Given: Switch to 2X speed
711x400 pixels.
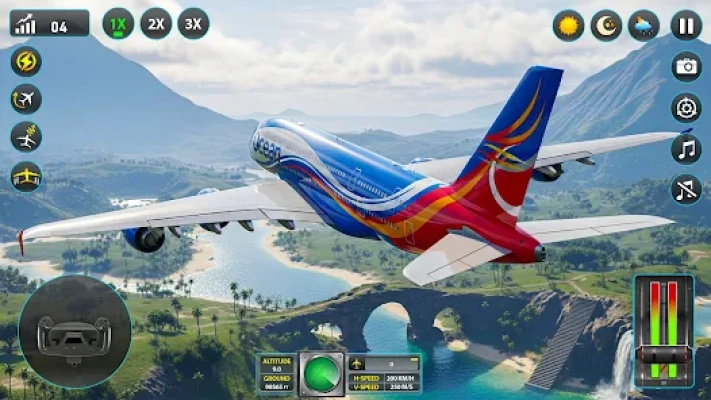Looking at the screenshot, I should coord(155,23).
